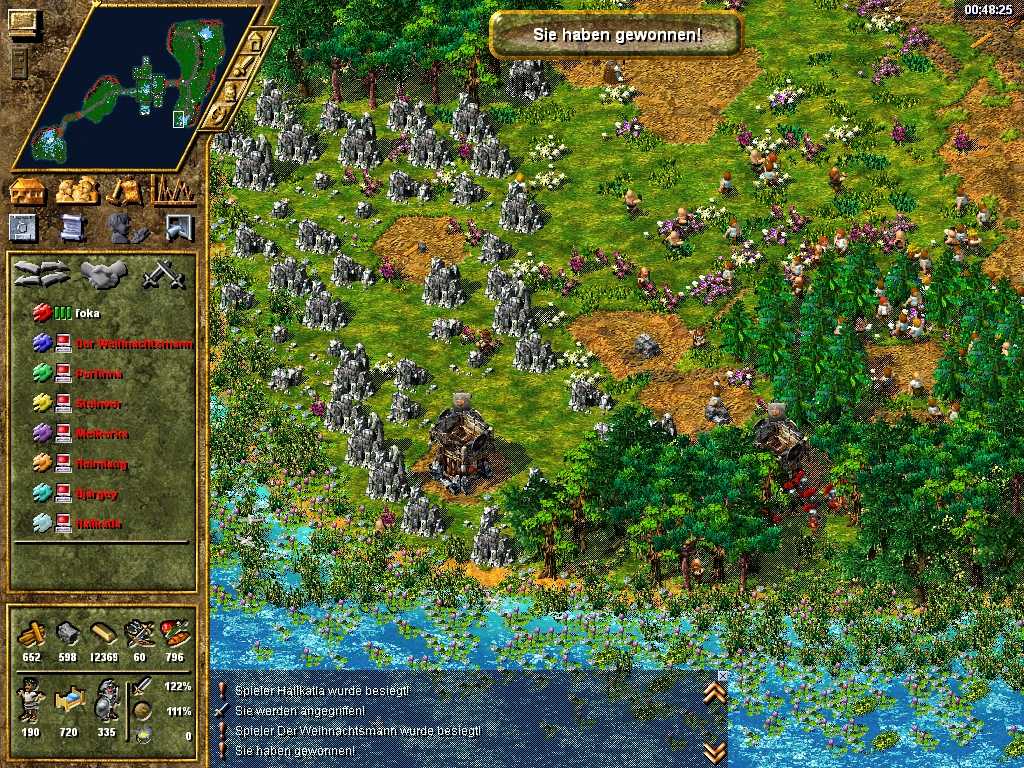The image size is (1024, 768).
Task: Switch to the crossed swords tab
Action: pos(157,273)
